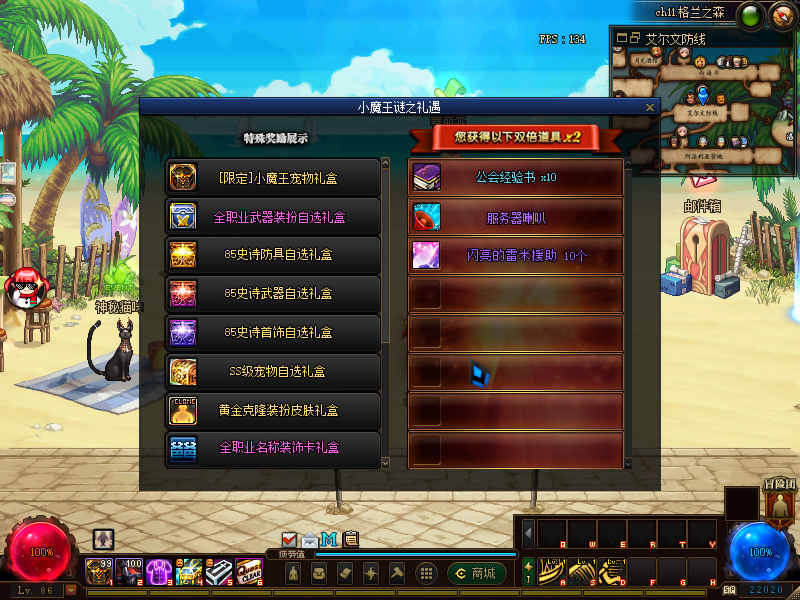Screen dimensions: 800x600
Task: Choose the 全职业武器装扮自选礼盒 row
Action: [x=273, y=216]
